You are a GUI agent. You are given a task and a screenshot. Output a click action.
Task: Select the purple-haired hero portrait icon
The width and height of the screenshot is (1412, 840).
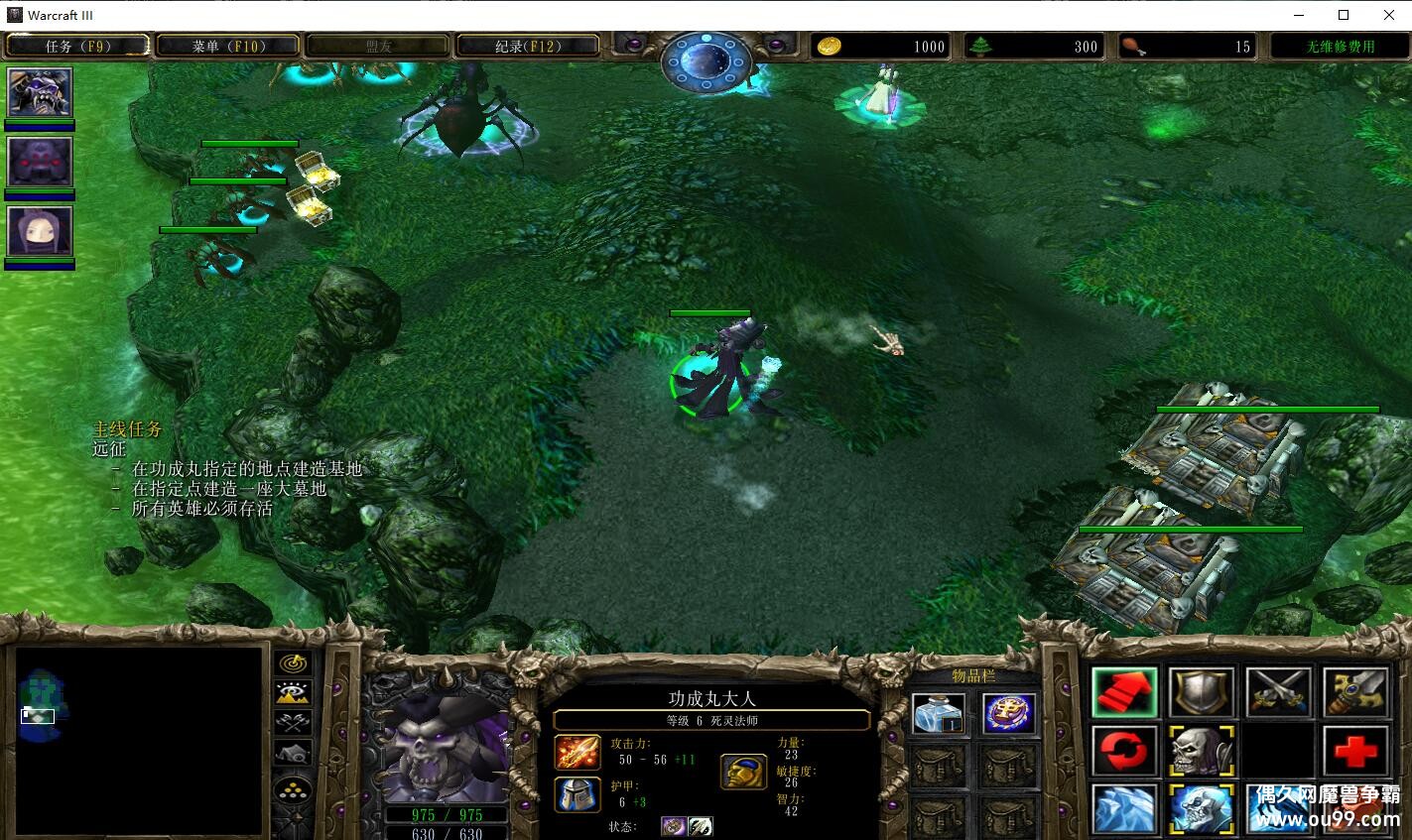(40, 231)
